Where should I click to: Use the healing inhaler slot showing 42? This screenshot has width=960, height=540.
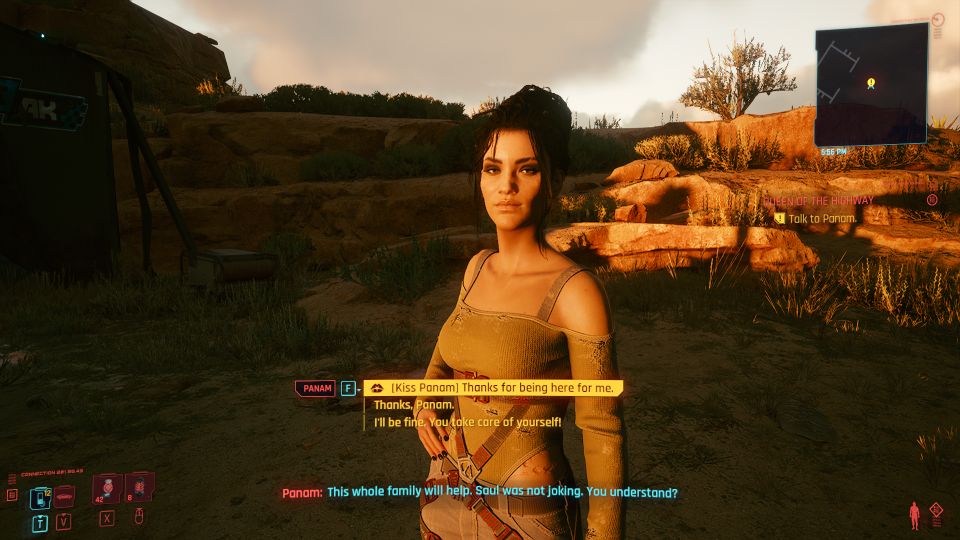[107, 488]
